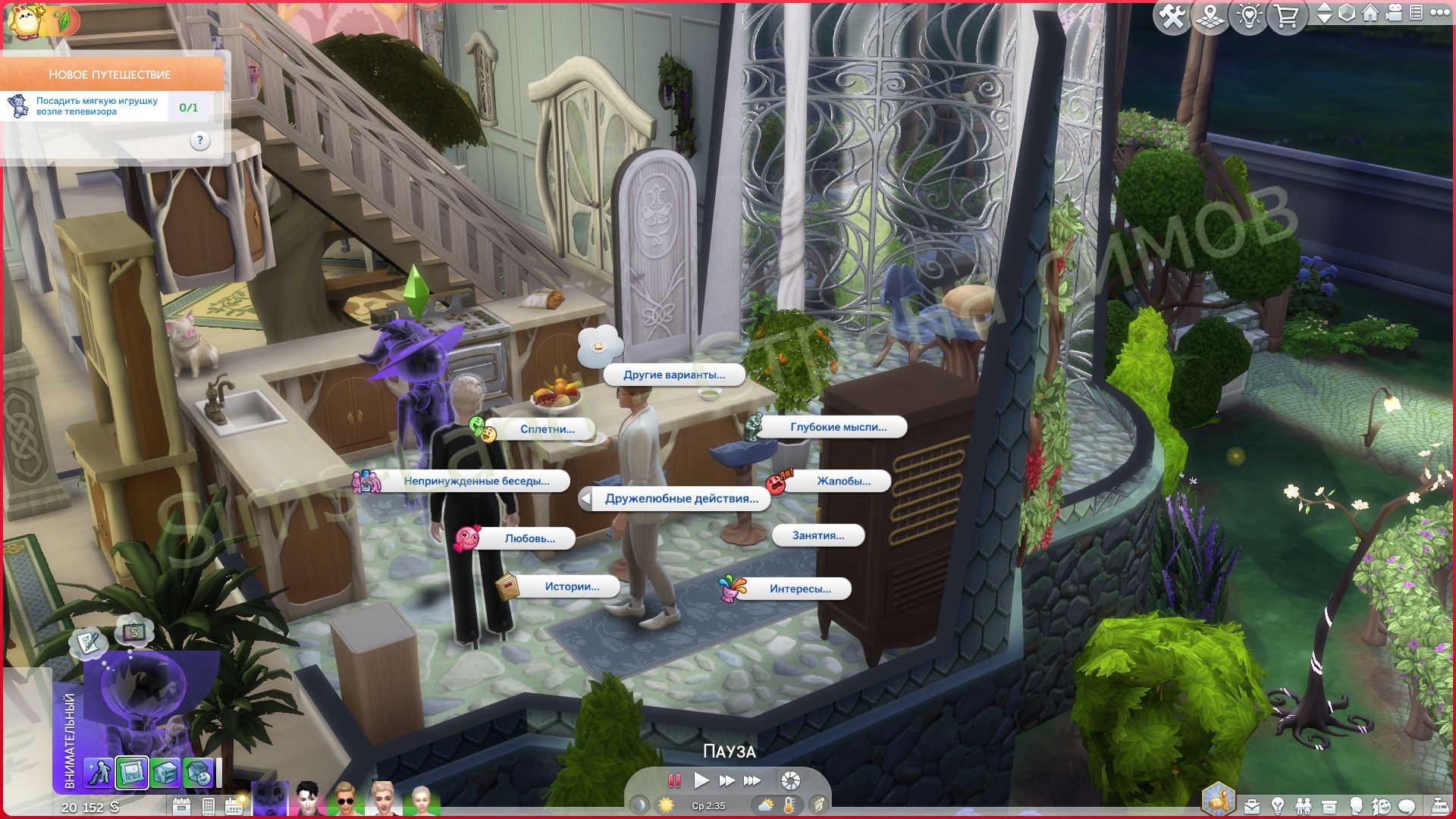Choose «Жалобы...» from the interaction menu
Screen dimensions: 1456x819
tap(843, 481)
